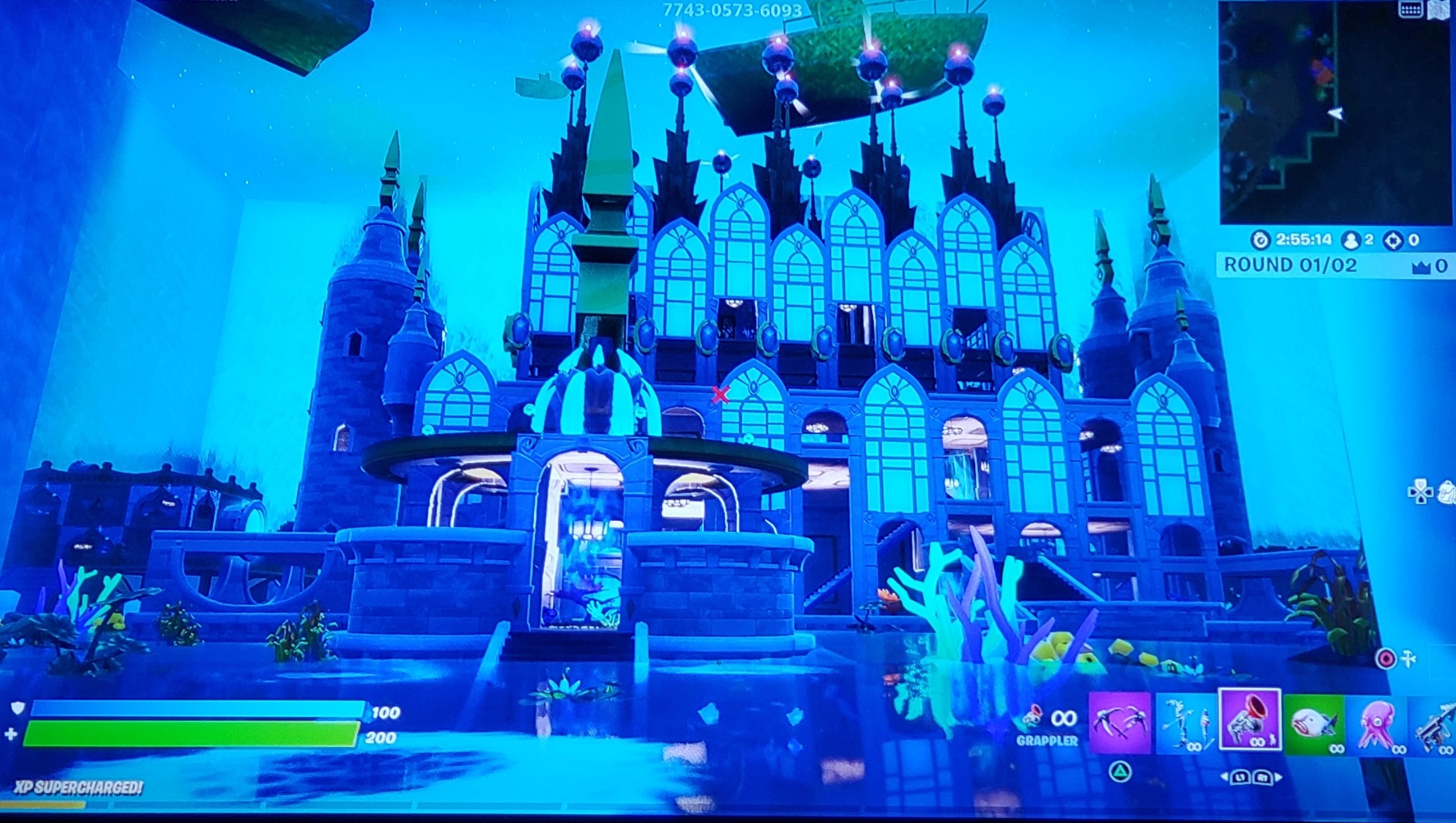Toggle the pickaxe indicator near bottom right
Image resolution: width=1456 pixels, height=823 pixels.
click(1408, 659)
